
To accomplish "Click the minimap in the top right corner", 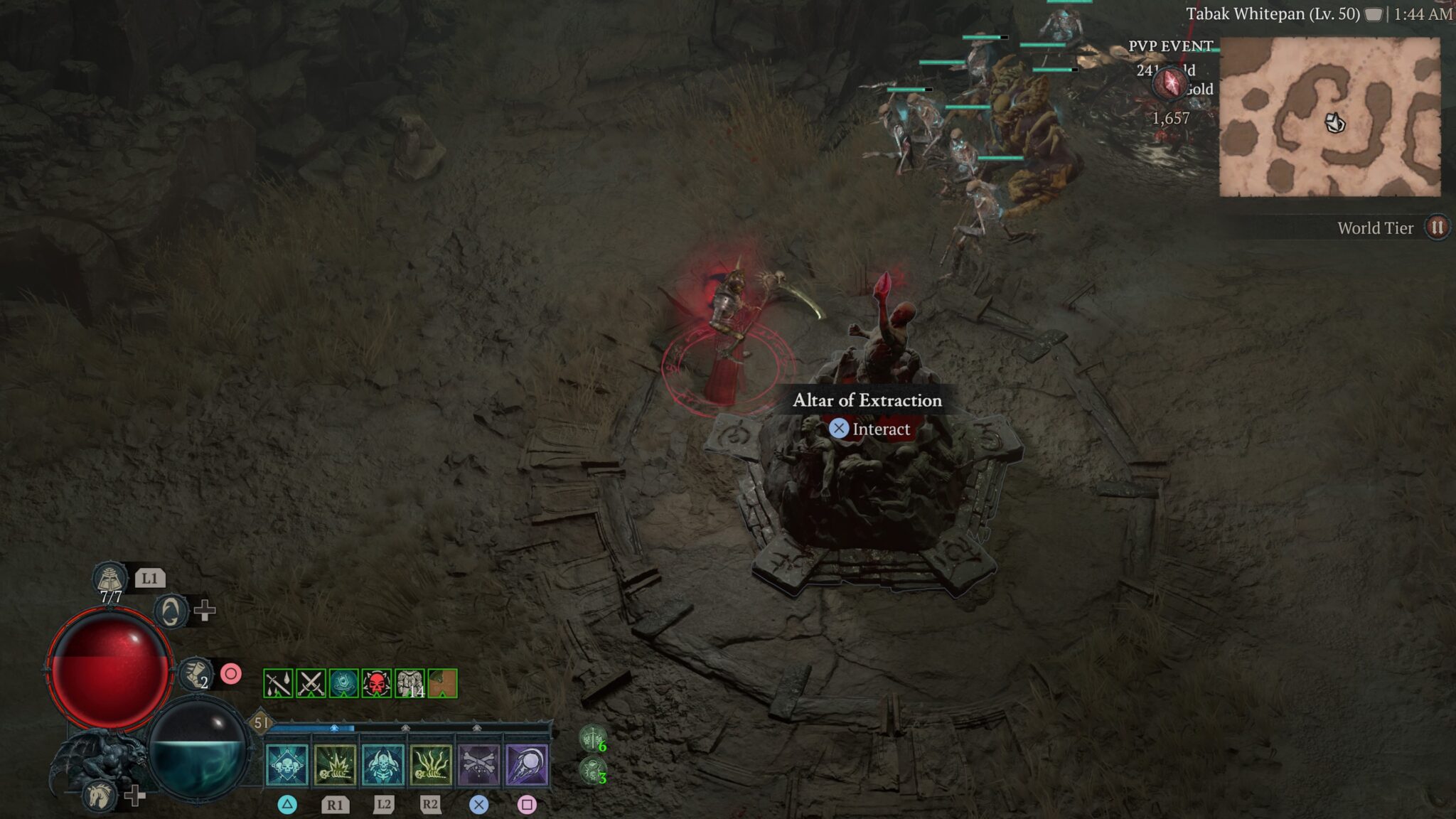I will [x=1337, y=117].
